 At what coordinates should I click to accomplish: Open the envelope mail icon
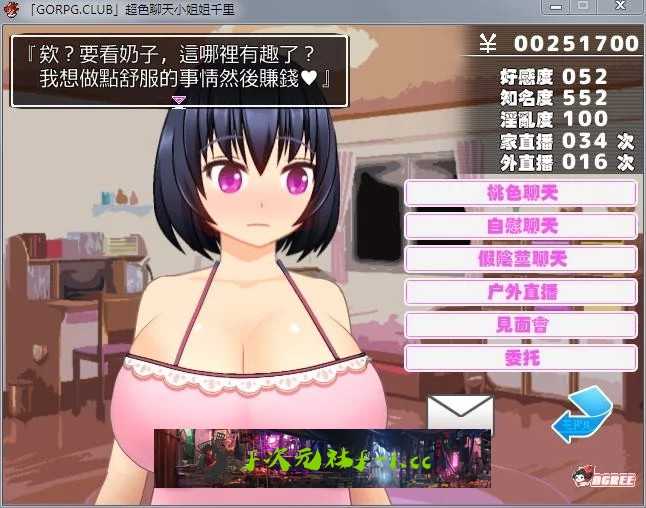click(460, 413)
